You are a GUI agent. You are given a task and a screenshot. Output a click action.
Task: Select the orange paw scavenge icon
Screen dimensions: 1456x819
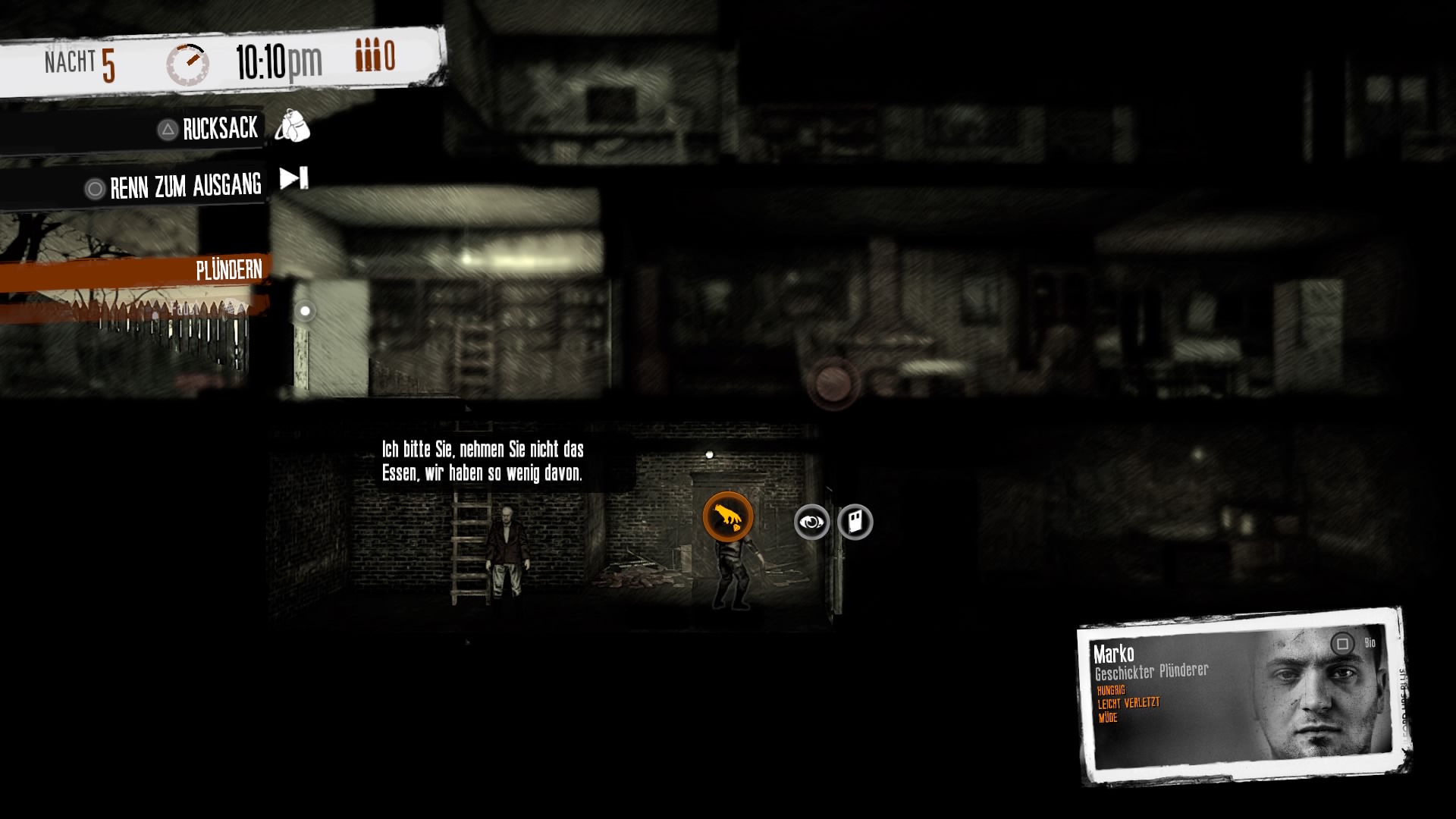pos(726,515)
